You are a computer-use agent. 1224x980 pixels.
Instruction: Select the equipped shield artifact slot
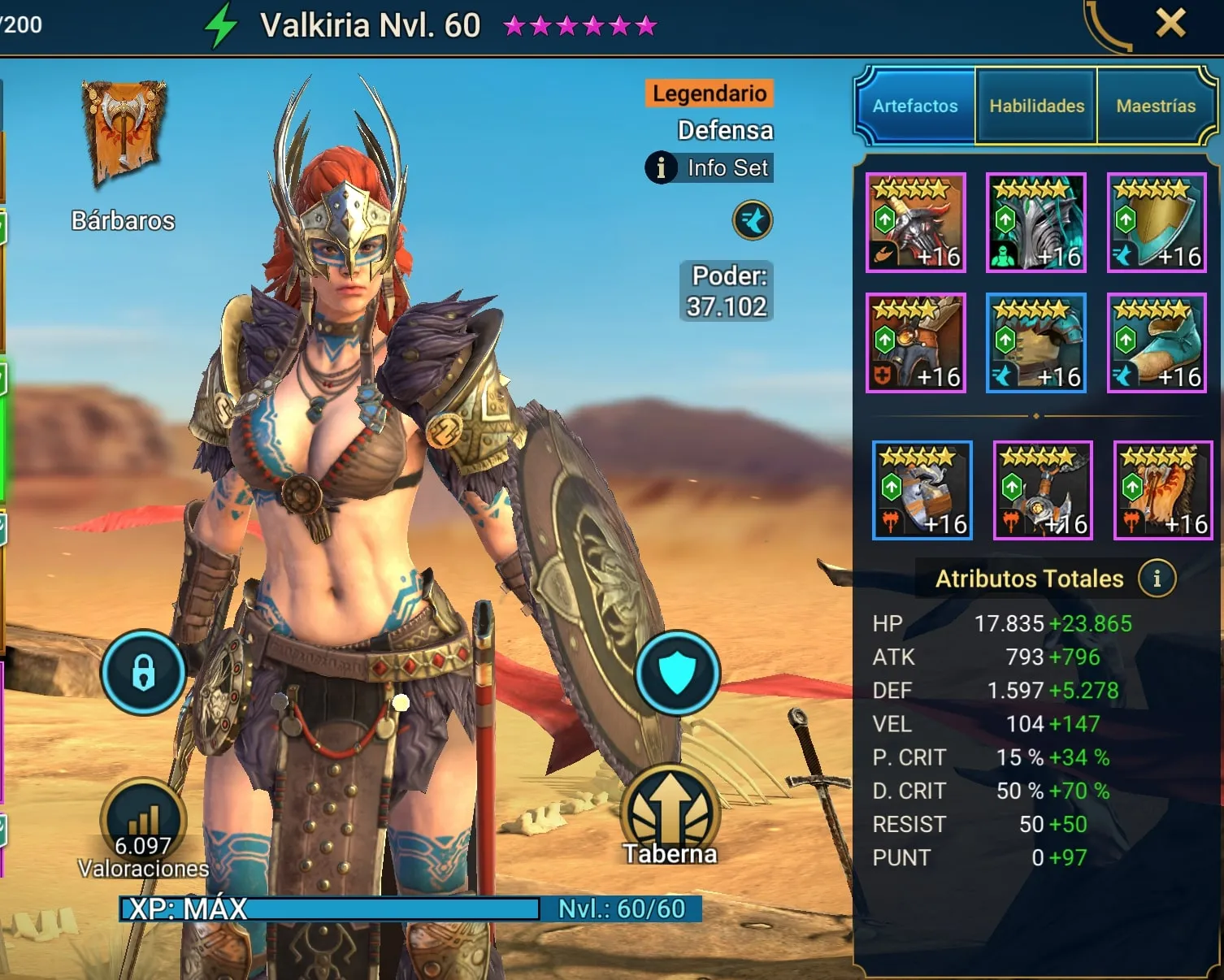coord(1157,223)
